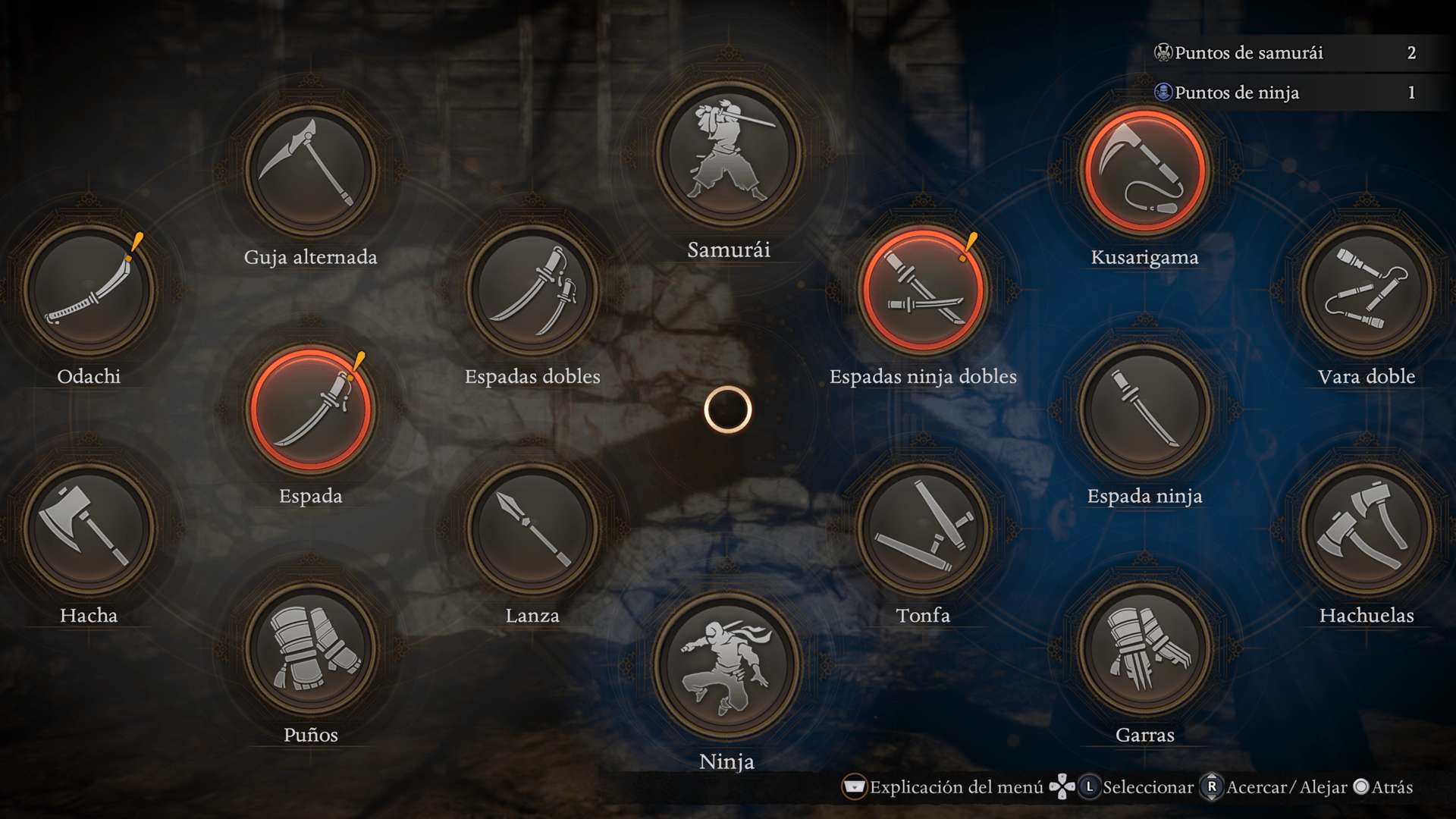Open the Puños fists skill tree
Image resolution: width=1456 pixels, height=819 pixels.
point(311,648)
